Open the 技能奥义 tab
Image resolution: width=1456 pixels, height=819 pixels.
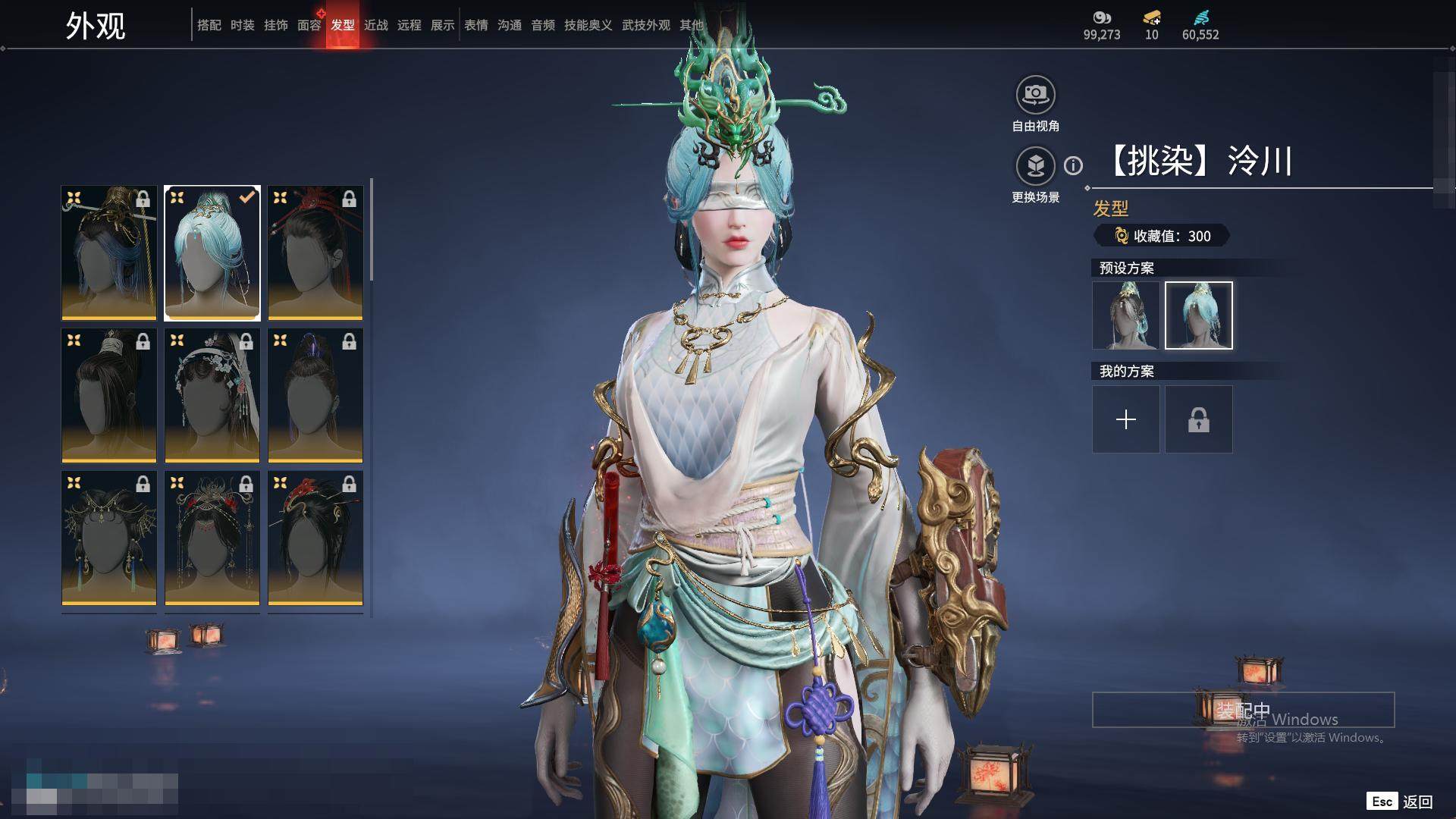(588, 25)
